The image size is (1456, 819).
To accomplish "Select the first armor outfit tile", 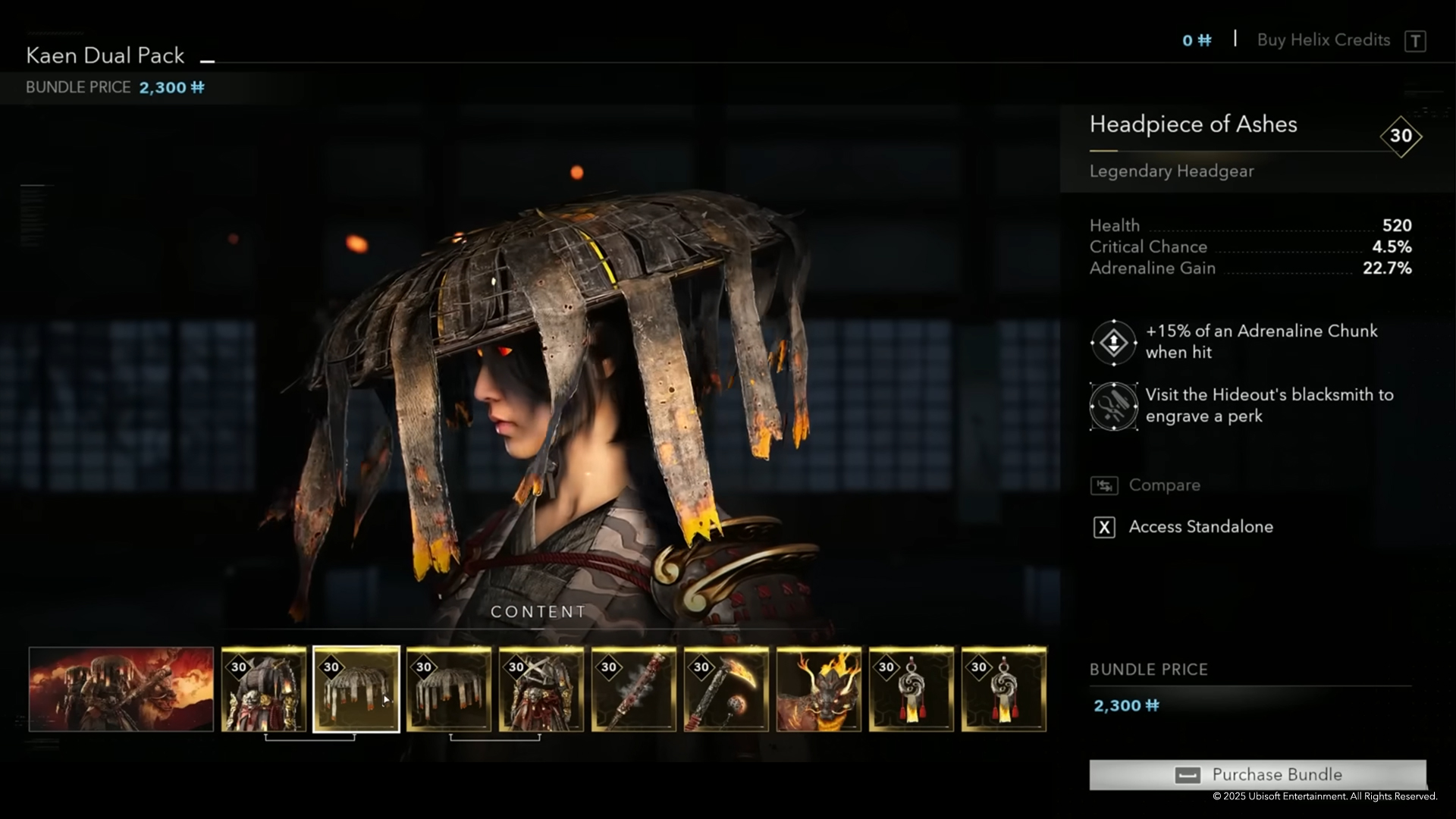I will click(x=264, y=689).
